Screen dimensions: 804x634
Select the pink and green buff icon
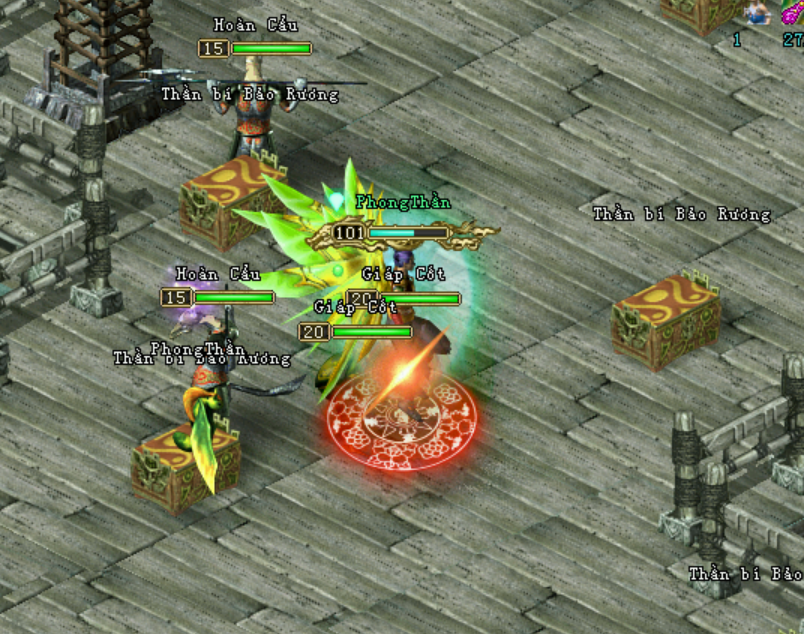793,12
